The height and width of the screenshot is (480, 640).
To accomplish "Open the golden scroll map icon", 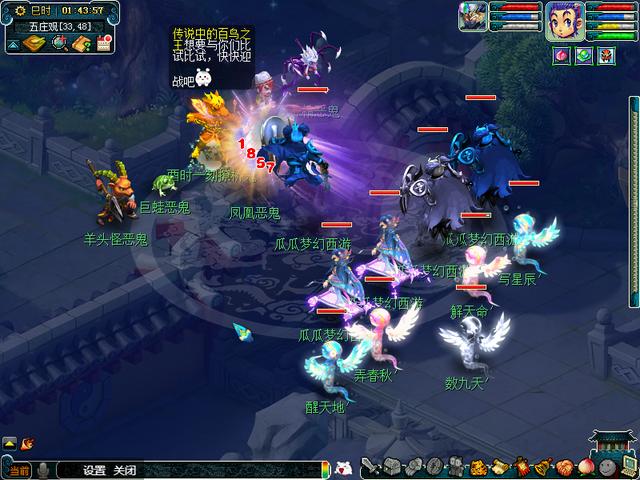I will (x=33, y=43).
